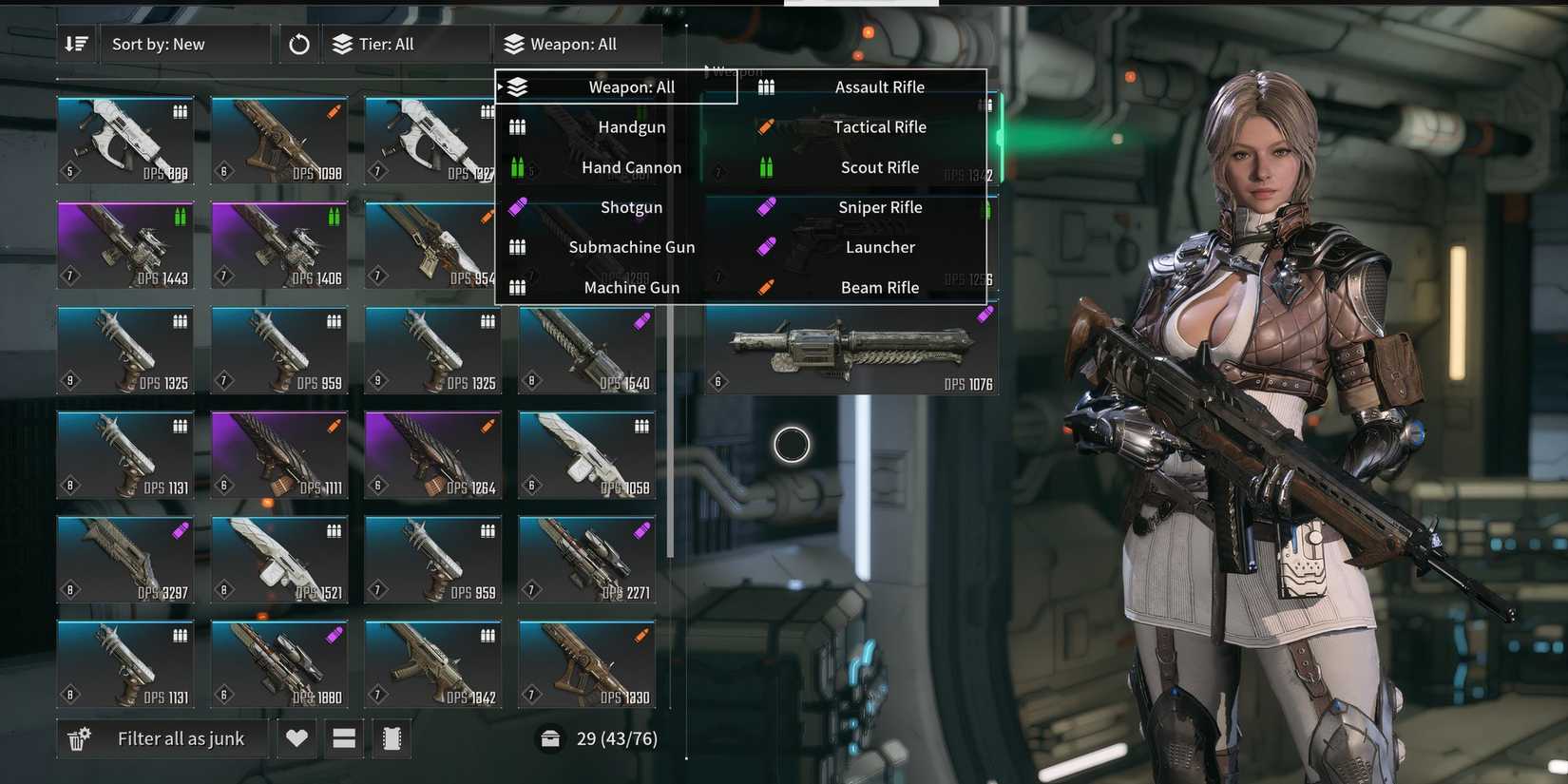The width and height of the screenshot is (1568, 784).
Task: Click the reset filters refresh icon
Action: (297, 44)
